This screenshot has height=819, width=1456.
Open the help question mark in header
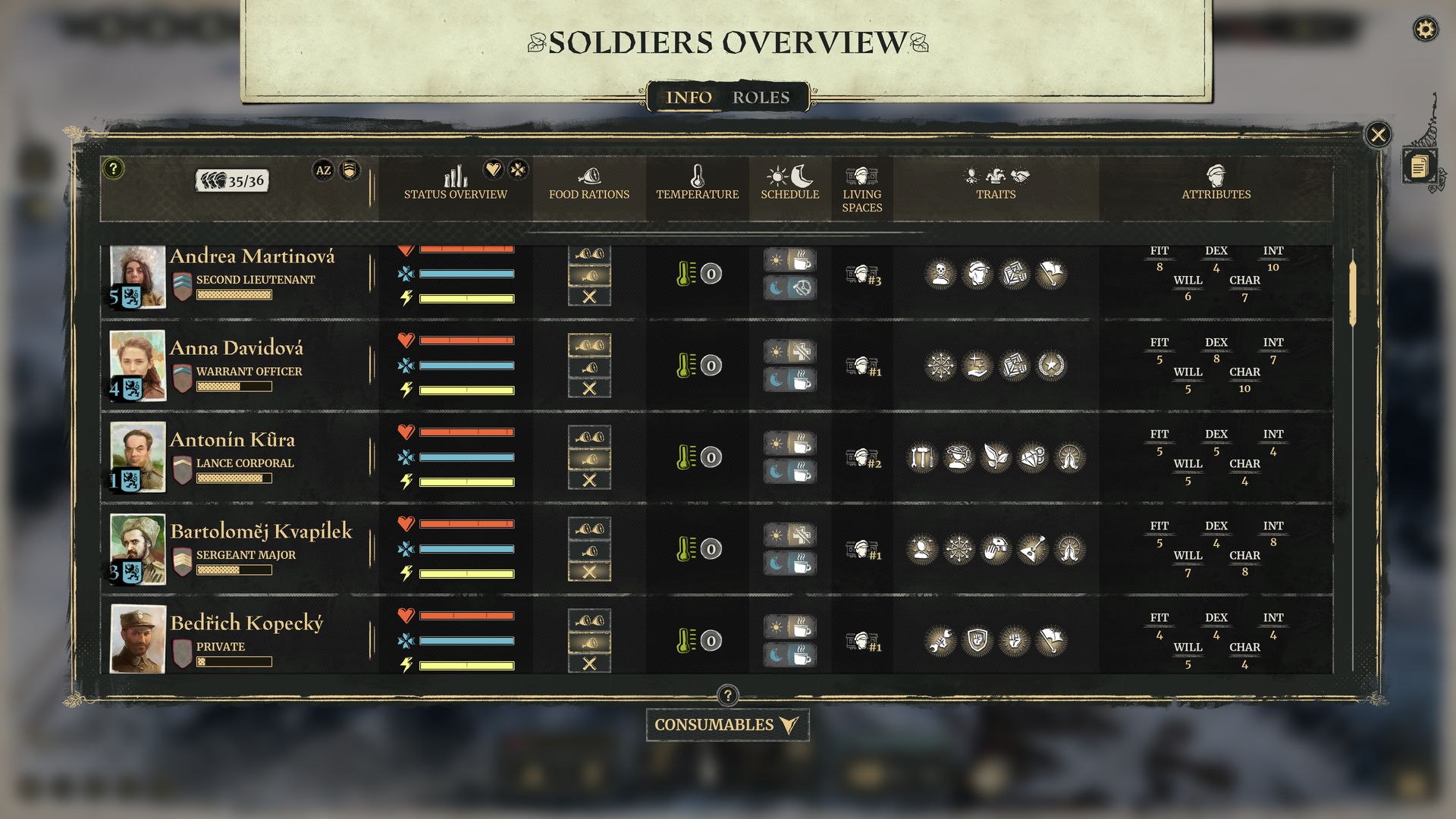pos(113,168)
